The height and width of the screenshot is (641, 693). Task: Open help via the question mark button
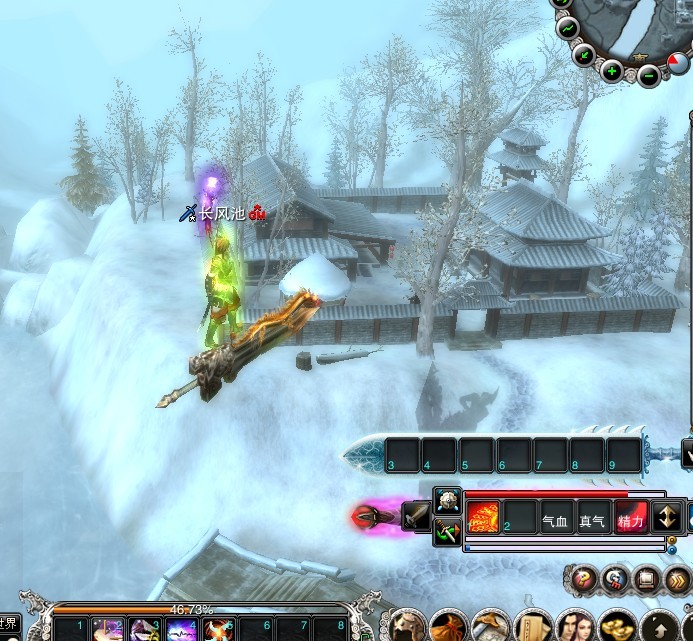pos(580,577)
